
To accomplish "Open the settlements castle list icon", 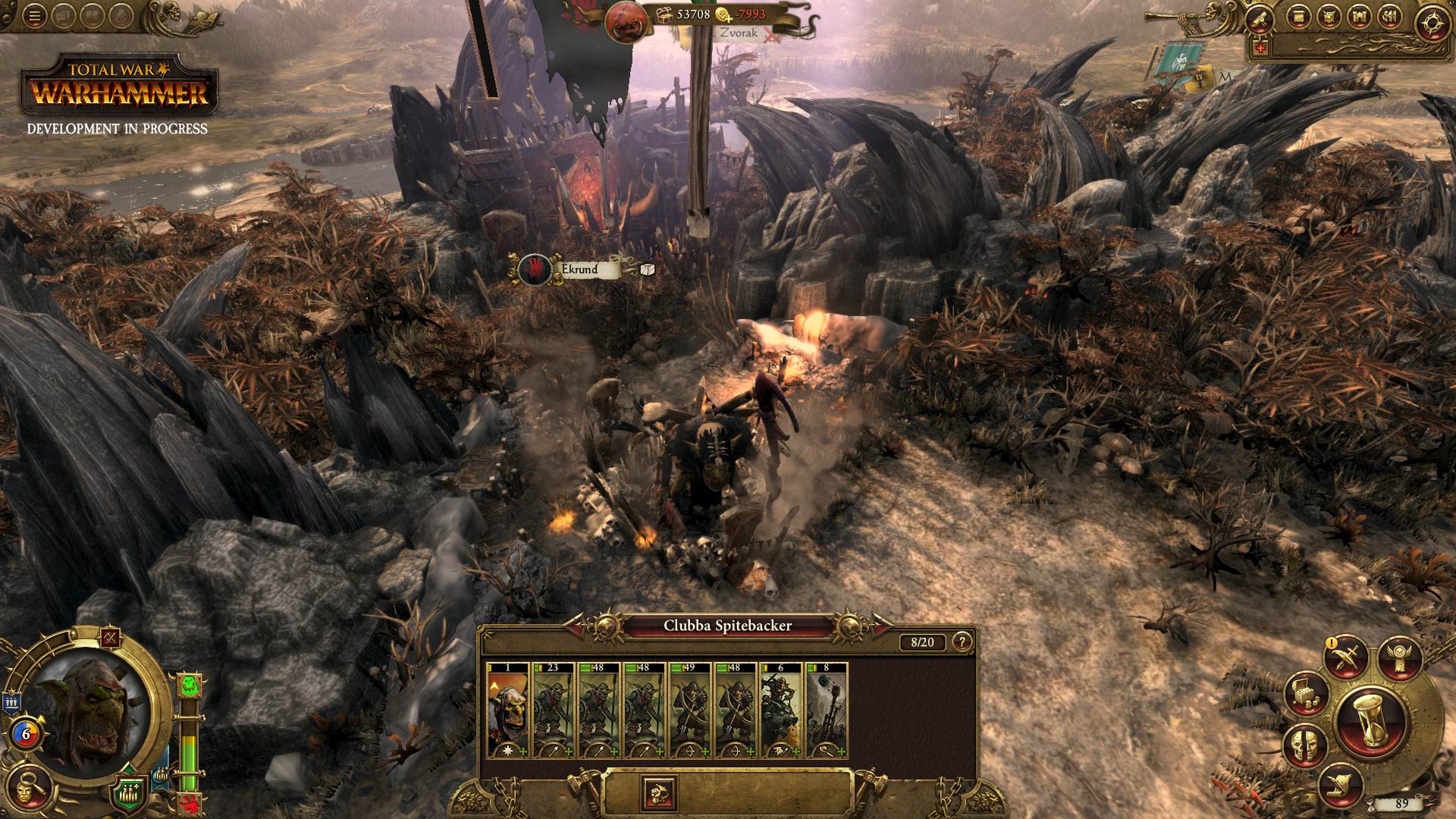I will 1361,17.
